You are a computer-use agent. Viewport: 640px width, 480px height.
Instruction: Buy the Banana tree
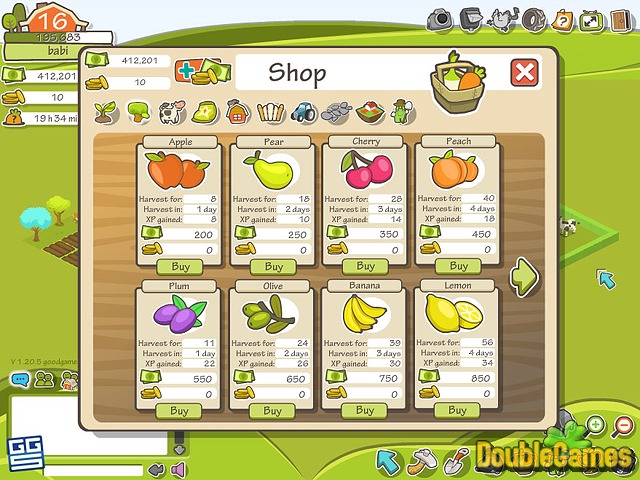click(365, 410)
